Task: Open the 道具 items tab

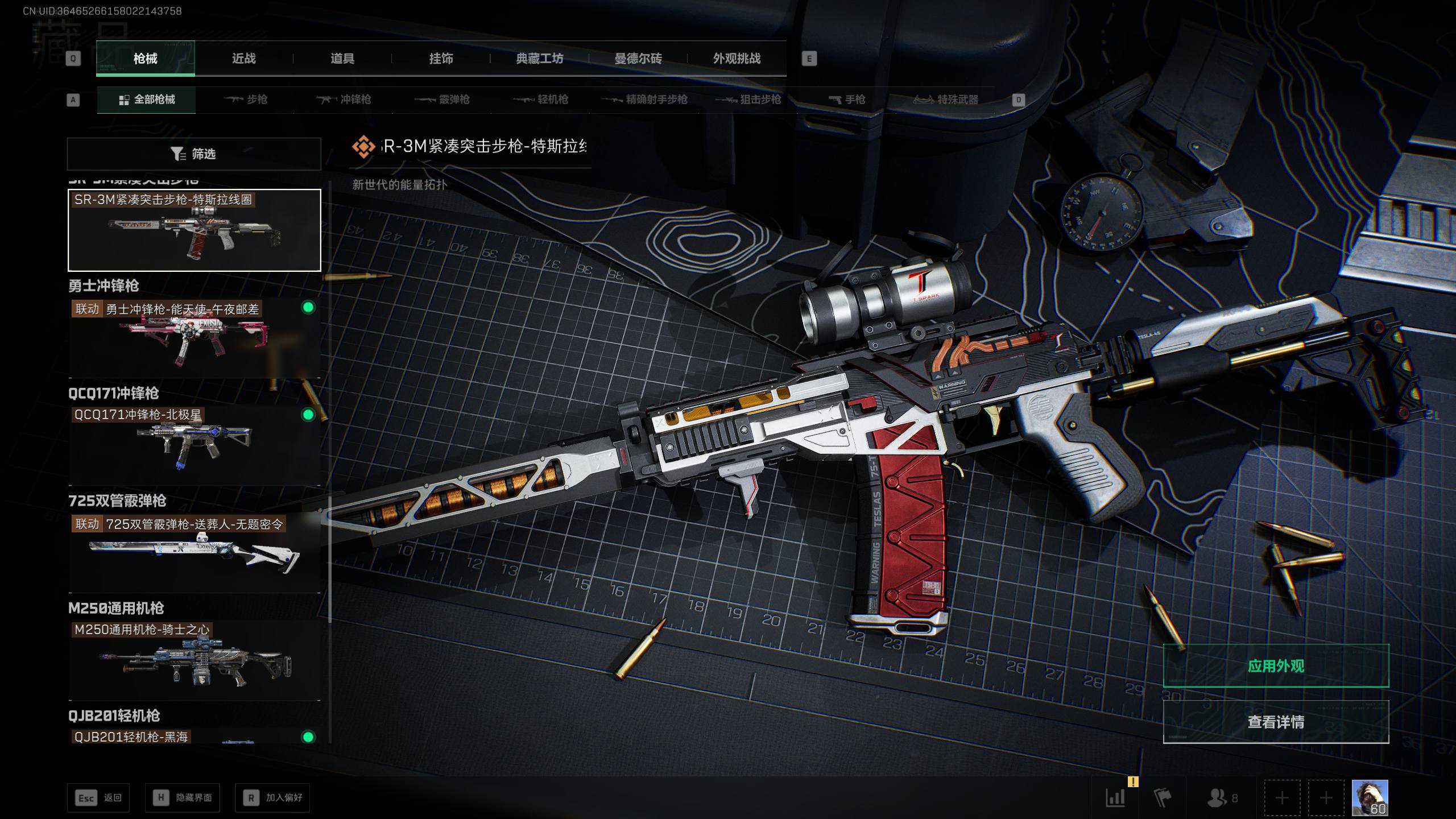Action: click(x=342, y=59)
